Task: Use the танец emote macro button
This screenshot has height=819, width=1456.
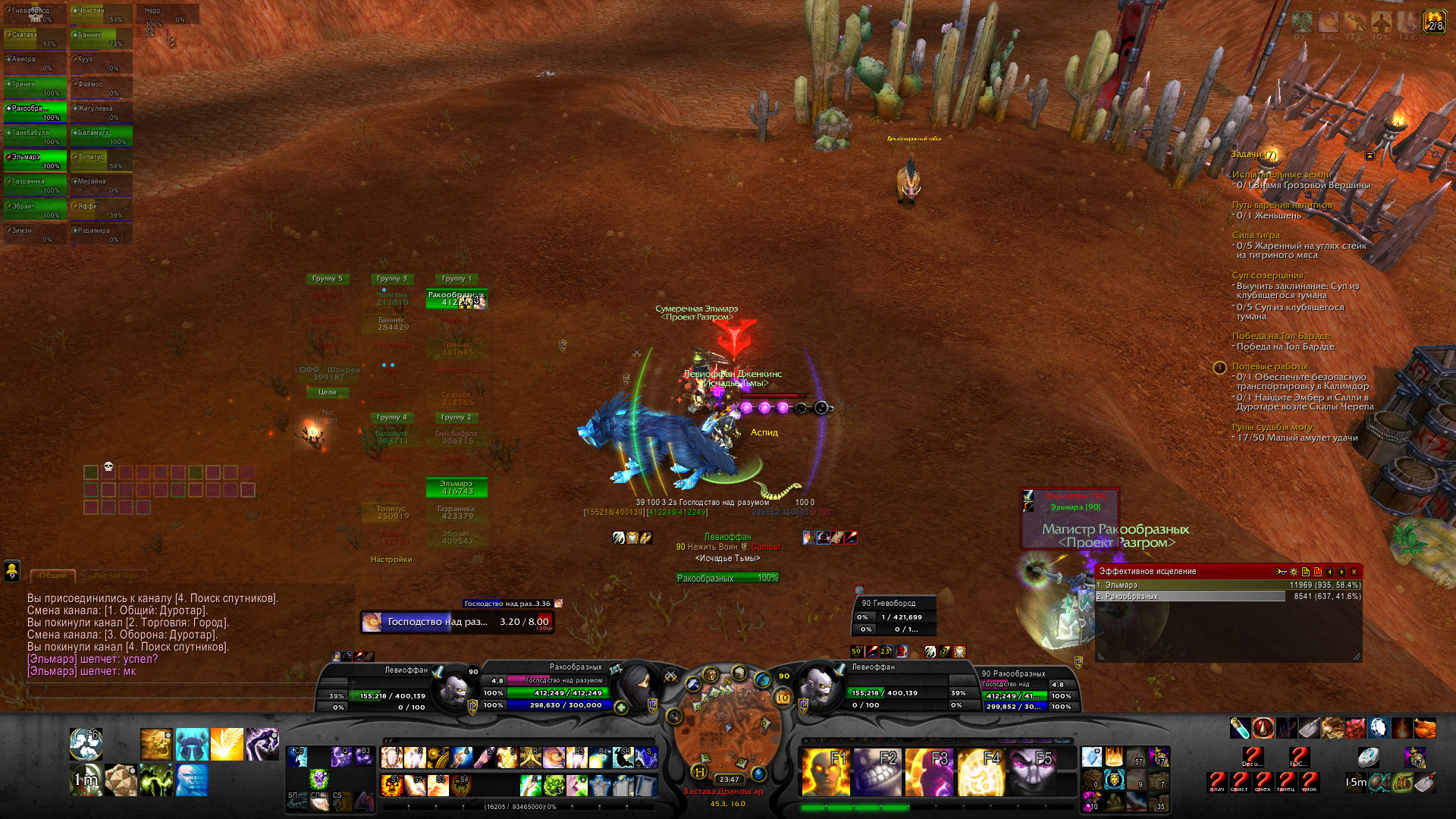Action: (x=1285, y=781)
